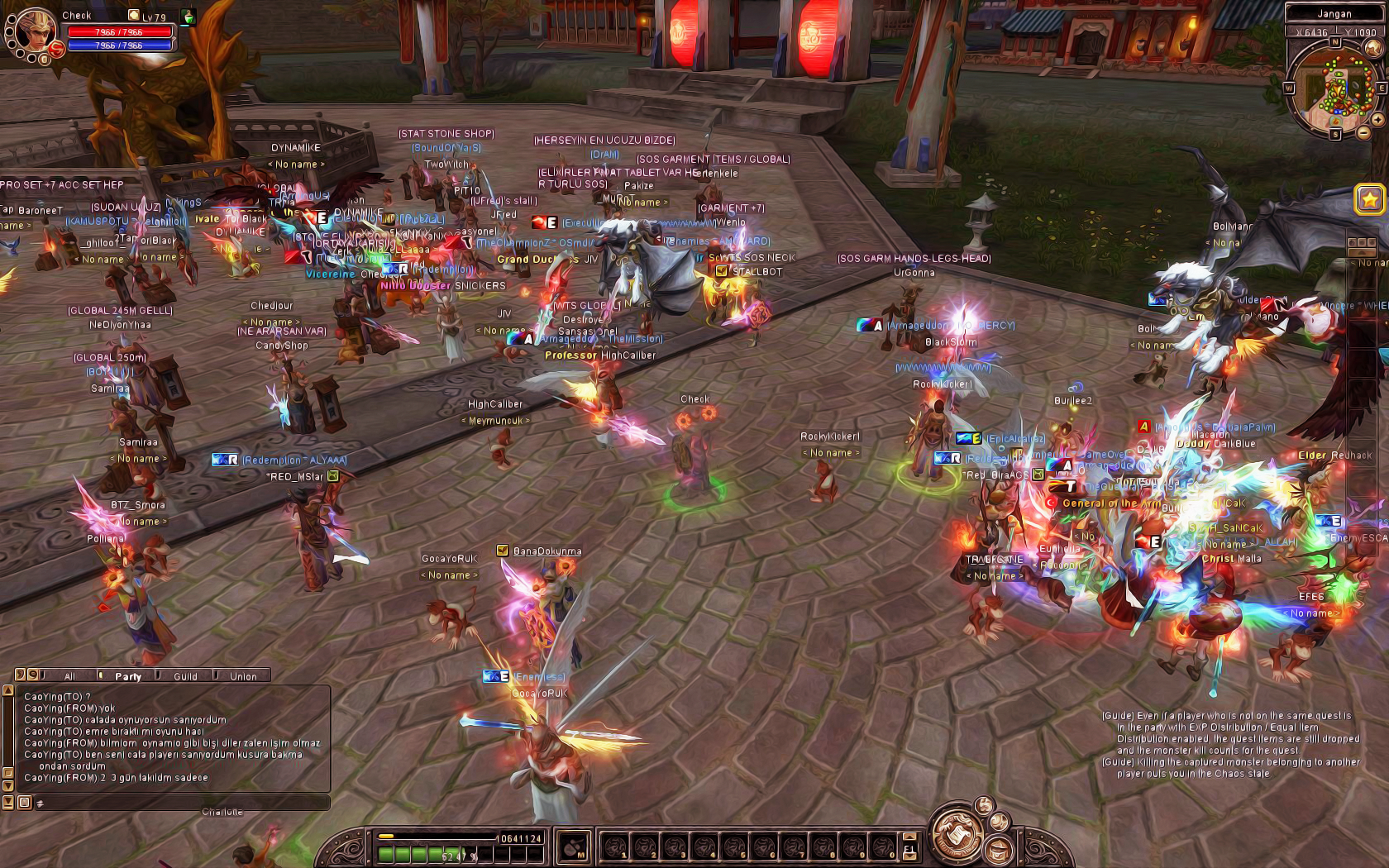
Task: Show the Union chat tab
Action: pos(243,676)
